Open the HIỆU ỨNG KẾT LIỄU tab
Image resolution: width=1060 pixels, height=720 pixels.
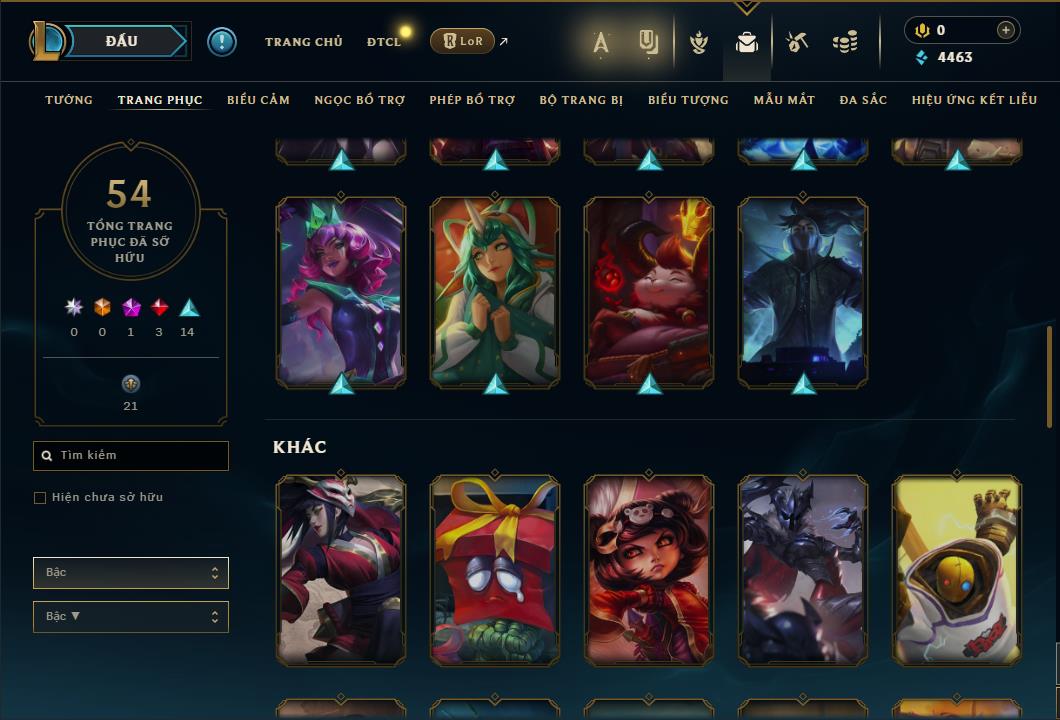[974, 100]
